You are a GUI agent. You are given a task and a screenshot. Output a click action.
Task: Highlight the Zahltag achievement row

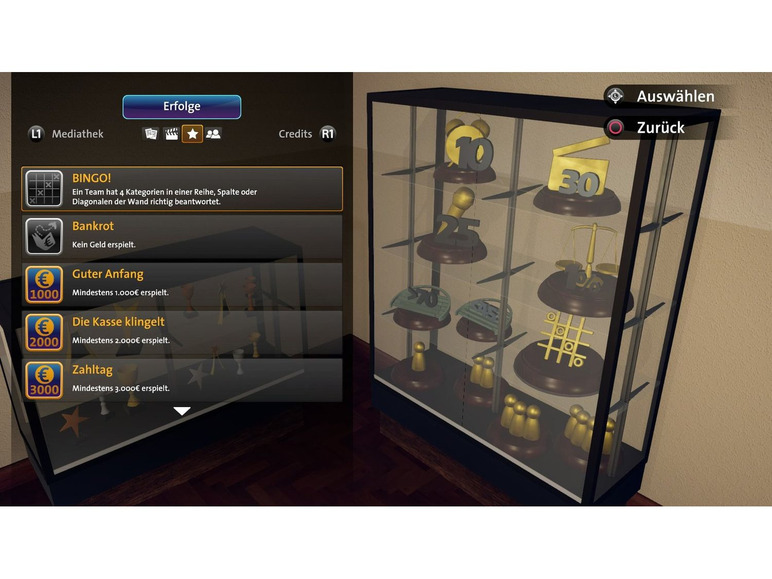pos(182,379)
